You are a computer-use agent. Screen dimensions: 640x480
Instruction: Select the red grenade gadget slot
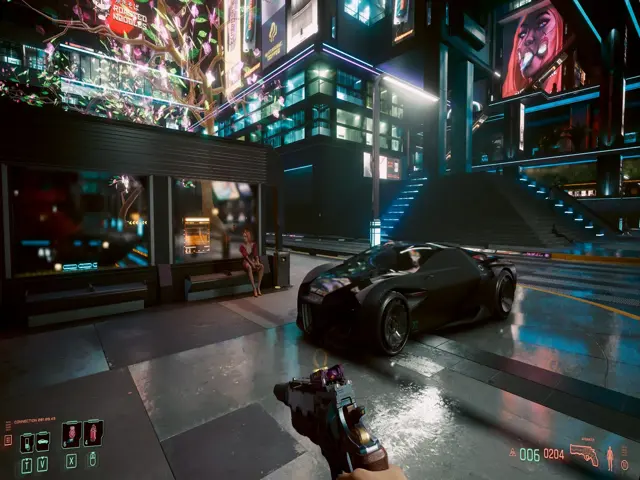[93, 434]
